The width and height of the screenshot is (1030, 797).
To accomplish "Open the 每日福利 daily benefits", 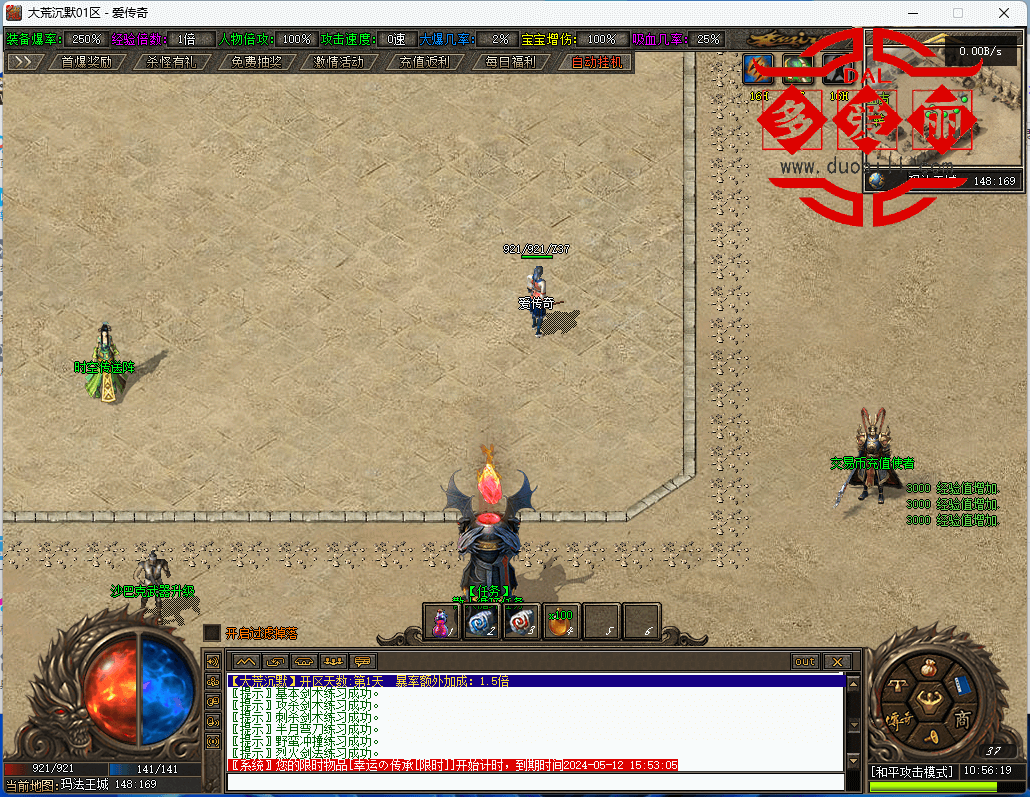I will pyautogui.click(x=509, y=61).
